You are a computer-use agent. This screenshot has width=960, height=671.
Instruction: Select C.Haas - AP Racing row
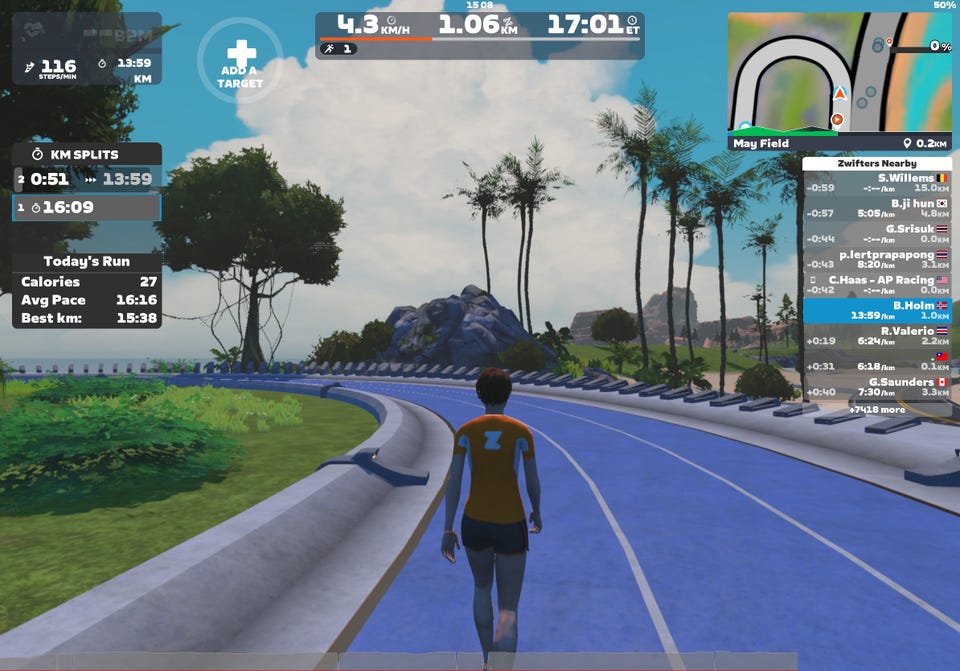click(877, 285)
